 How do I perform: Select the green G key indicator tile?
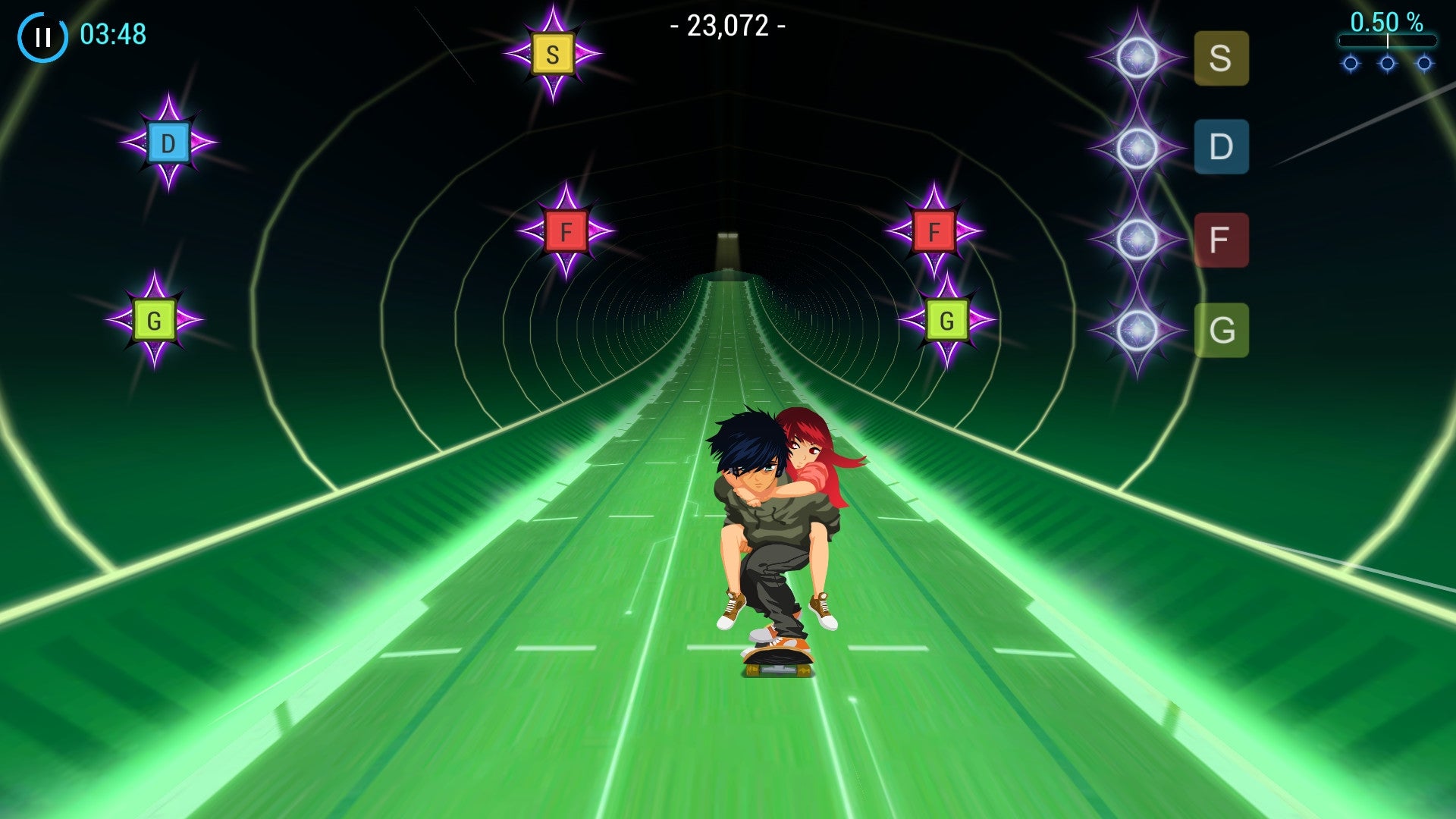point(1221,331)
